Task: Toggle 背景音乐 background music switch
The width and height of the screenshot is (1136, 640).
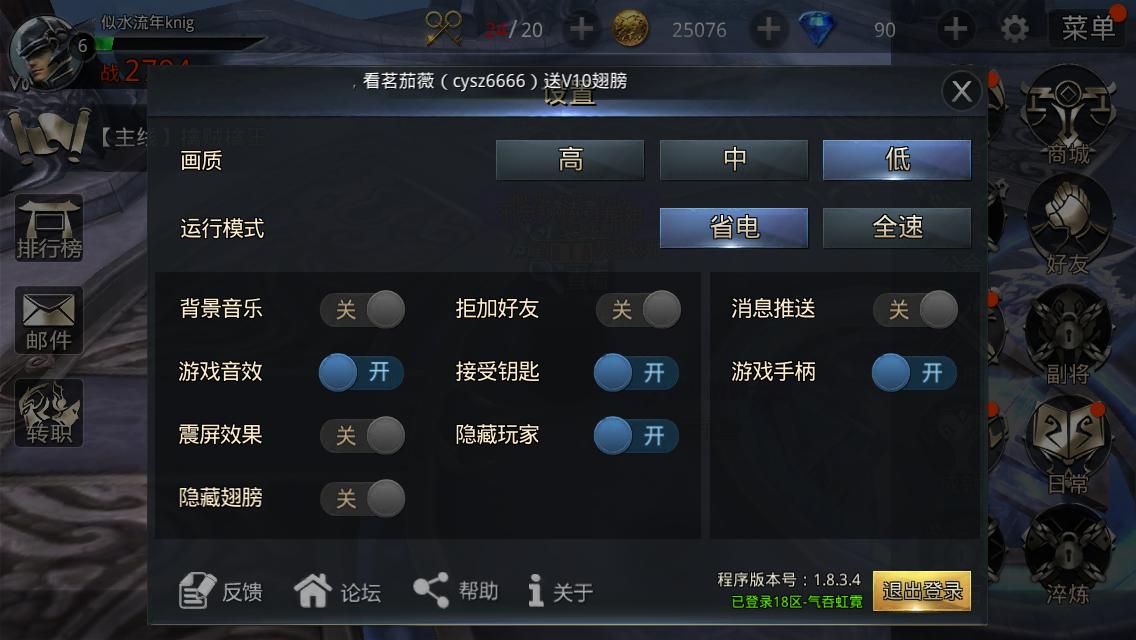Action: 362,310
